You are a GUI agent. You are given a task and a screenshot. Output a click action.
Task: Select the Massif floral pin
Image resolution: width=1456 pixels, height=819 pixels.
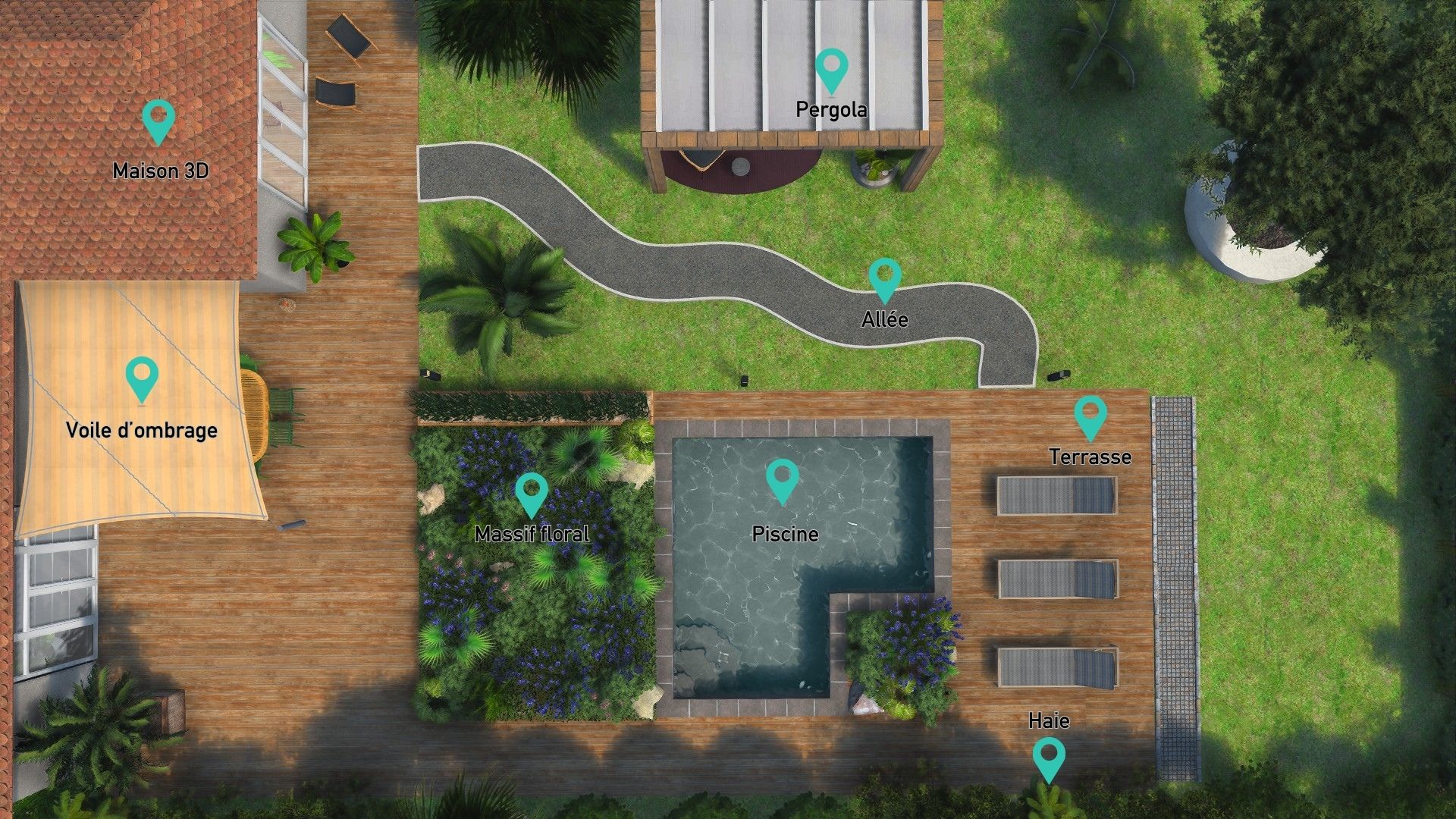pyautogui.click(x=532, y=493)
